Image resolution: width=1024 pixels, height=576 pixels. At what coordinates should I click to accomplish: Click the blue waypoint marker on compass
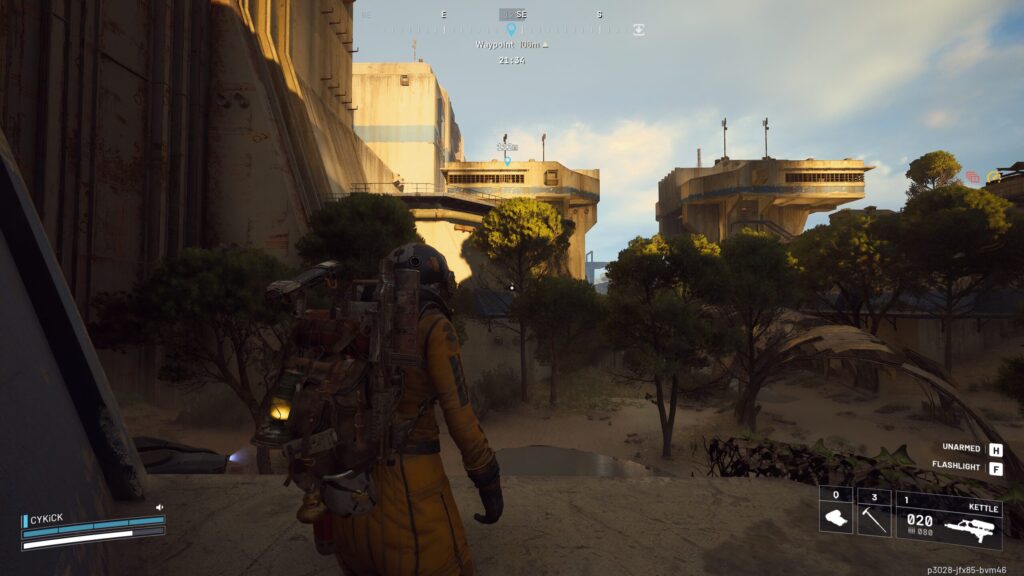(x=512, y=30)
